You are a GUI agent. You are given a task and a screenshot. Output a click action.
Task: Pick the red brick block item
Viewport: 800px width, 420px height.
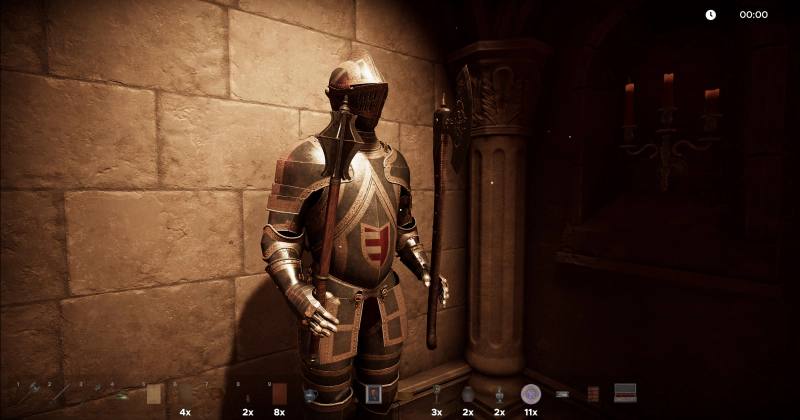click(x=593, y=394)
